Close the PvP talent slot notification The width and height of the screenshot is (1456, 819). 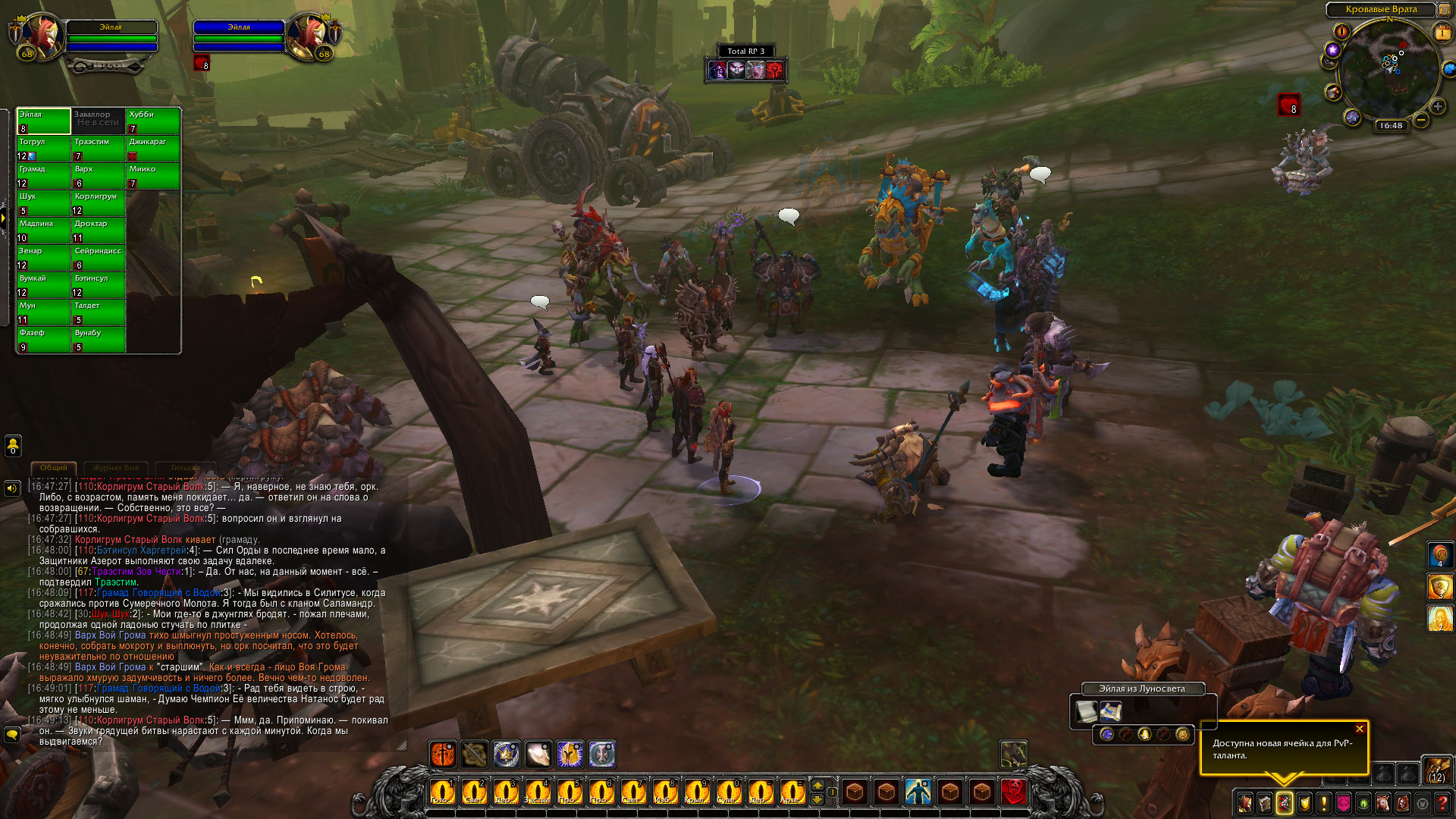coord(1360,730)
